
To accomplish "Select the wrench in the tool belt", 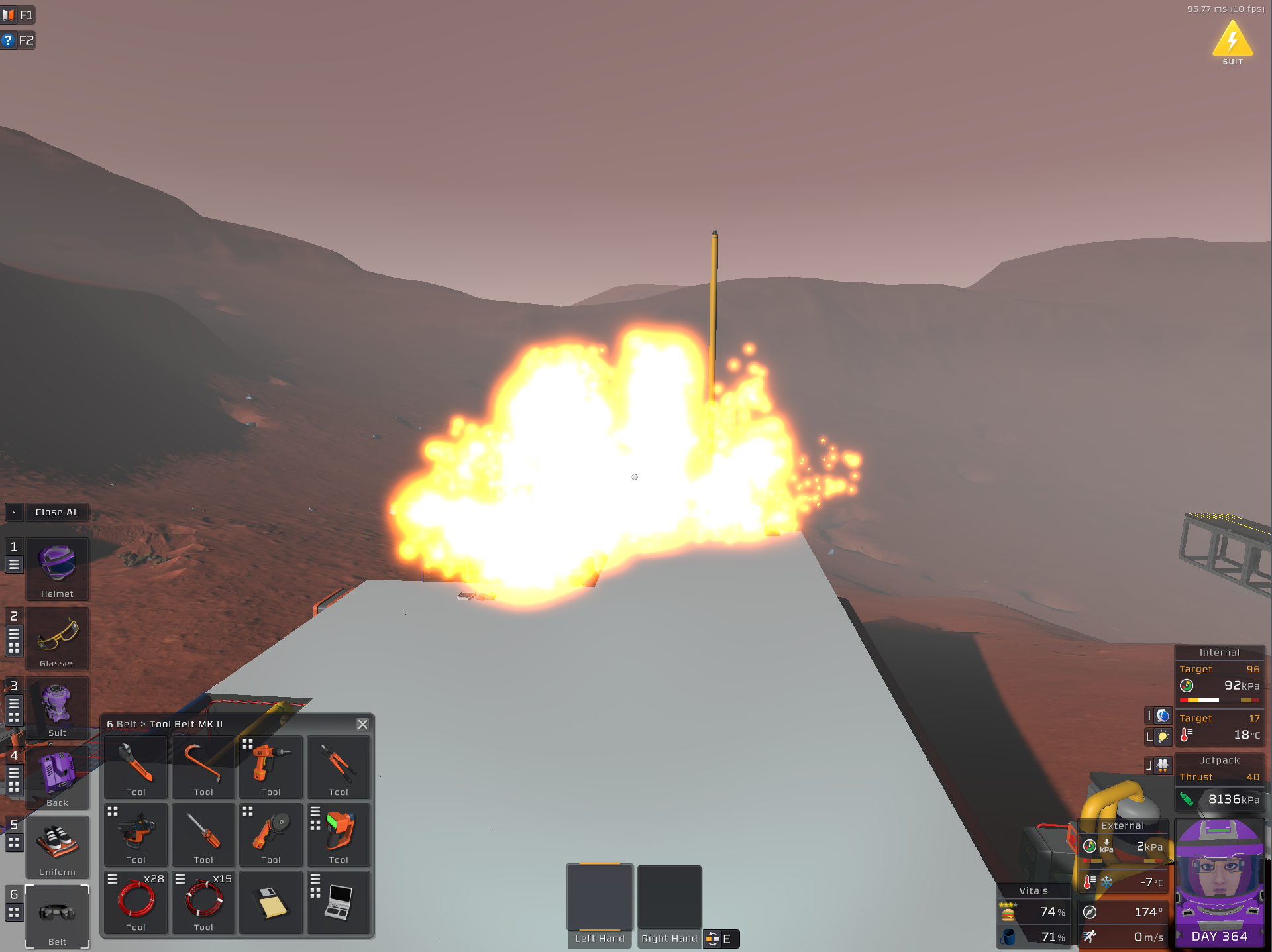I will point(136,766).
